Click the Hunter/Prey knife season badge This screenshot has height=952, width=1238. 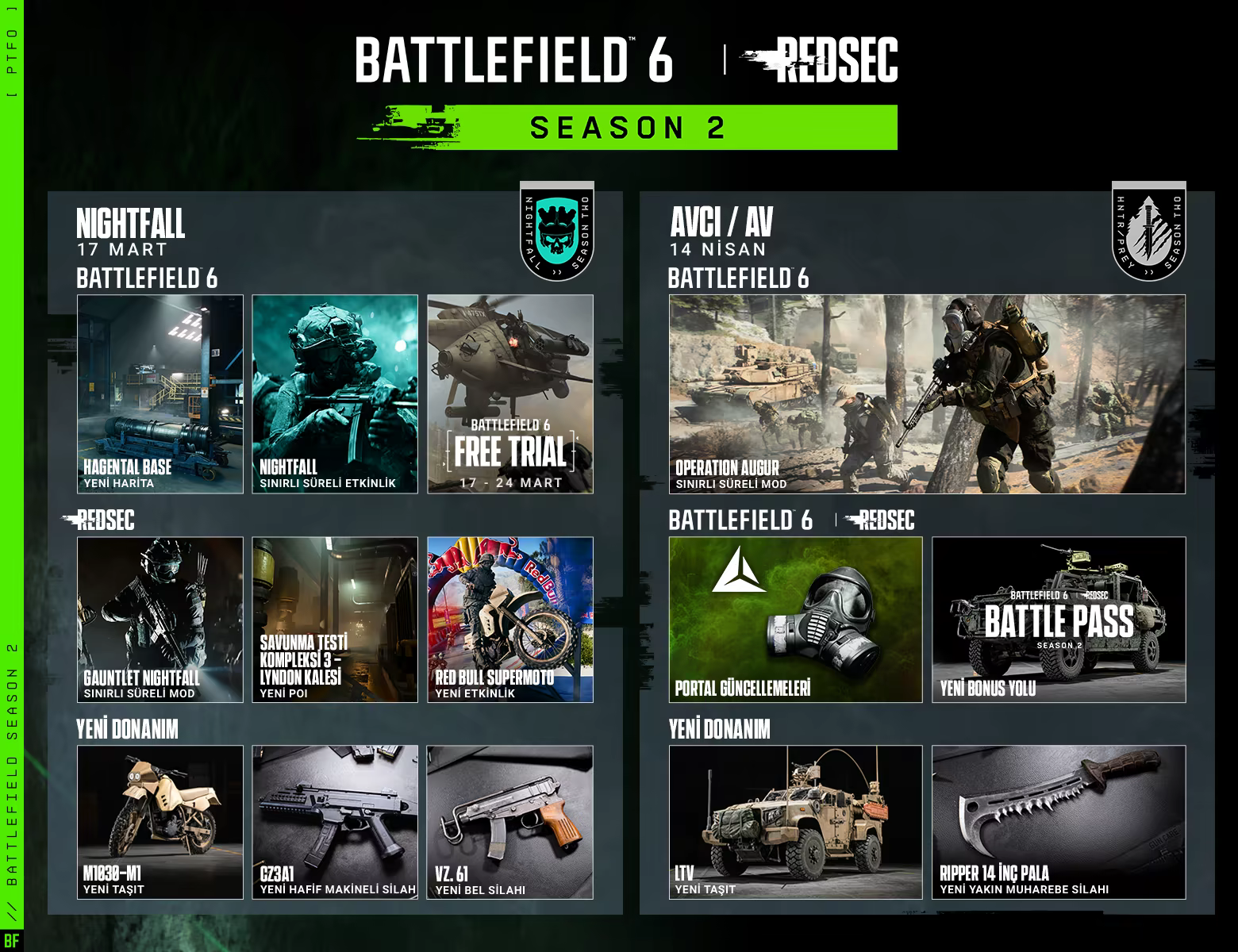[1148, 231]
